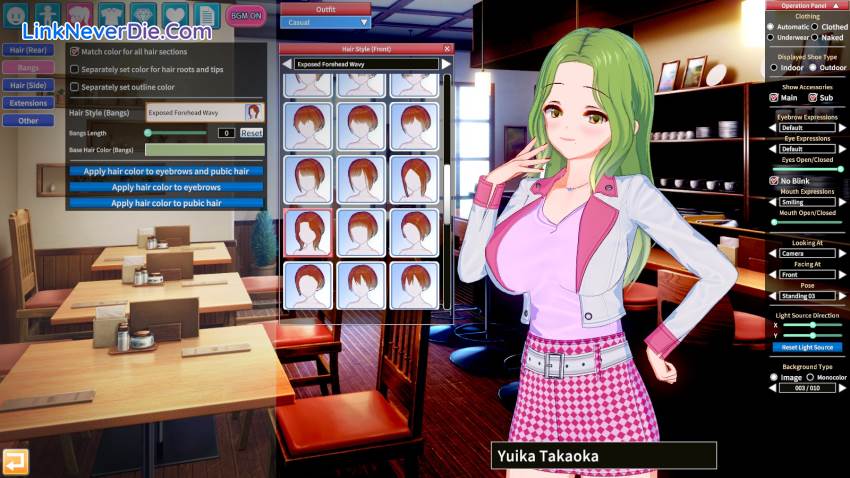This screenshot has width=850, height=478.
Task: Select Indoor shoe type
Action: coord(774,68)
